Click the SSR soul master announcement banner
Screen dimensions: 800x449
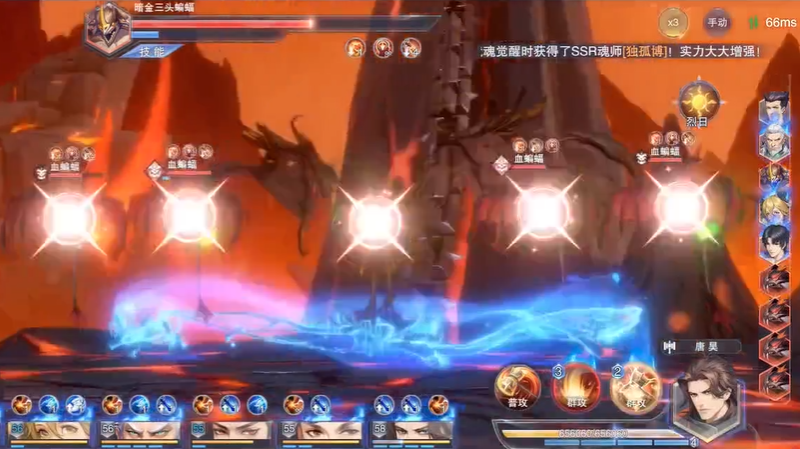click(620, 50)
